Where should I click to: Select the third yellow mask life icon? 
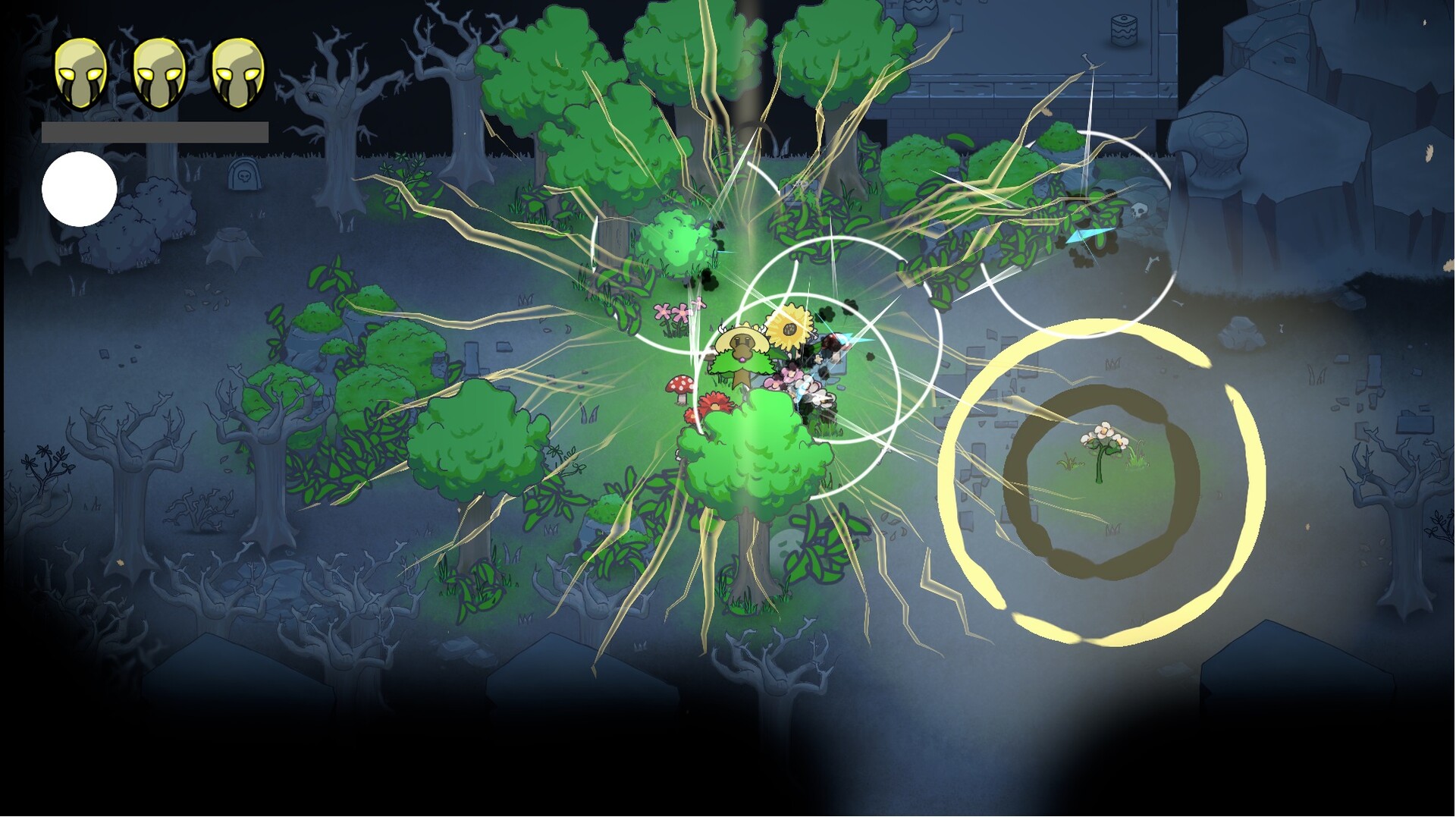pos(237,72)
